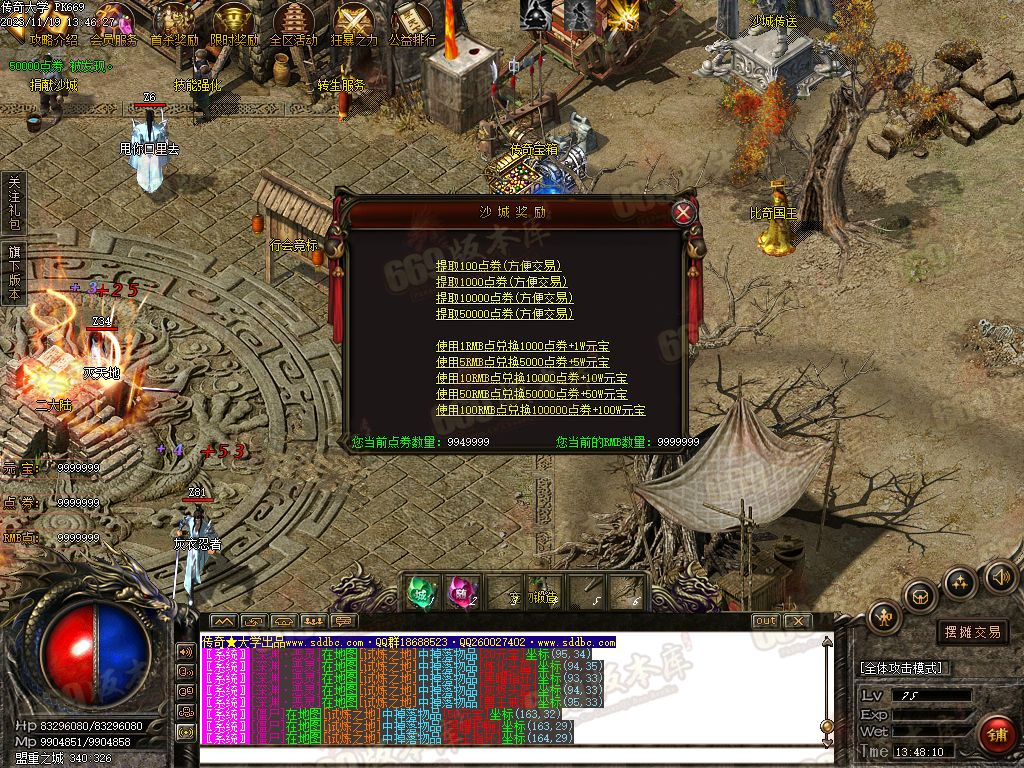
Task: Open the red 铺 shop button
Action: (x=996, y=735)
